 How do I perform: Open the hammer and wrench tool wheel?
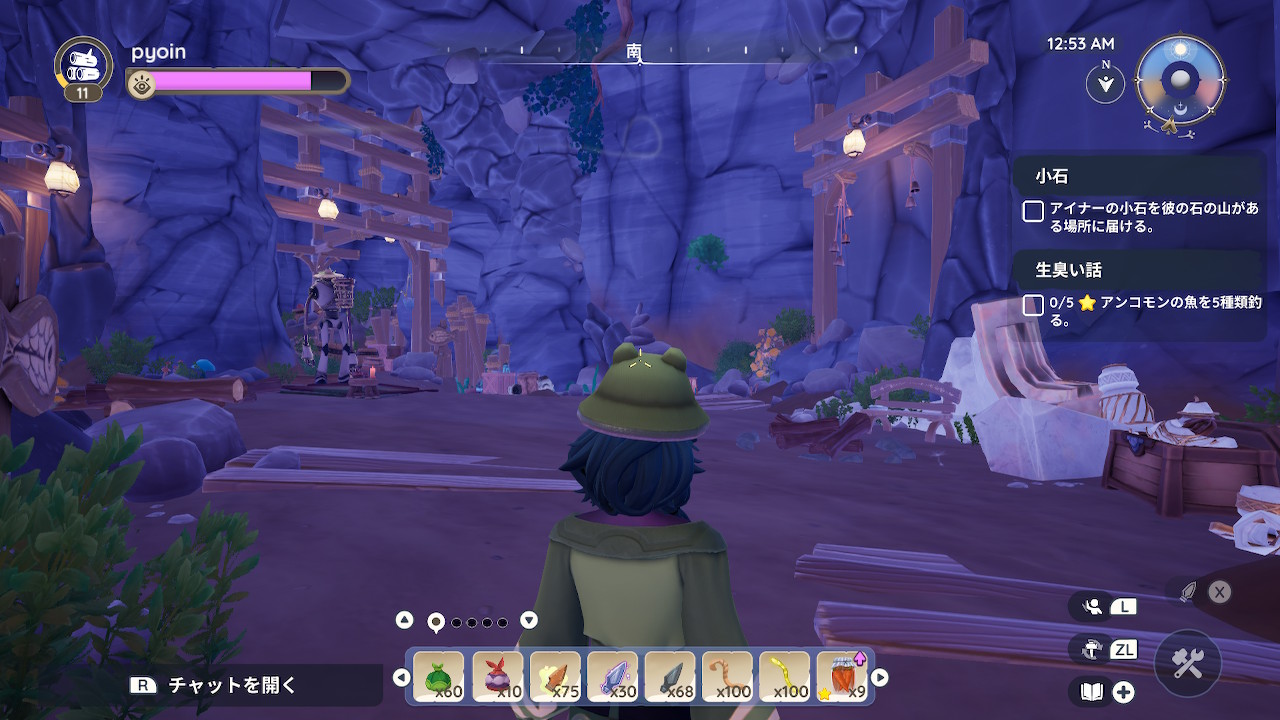tap(1188, 663)
